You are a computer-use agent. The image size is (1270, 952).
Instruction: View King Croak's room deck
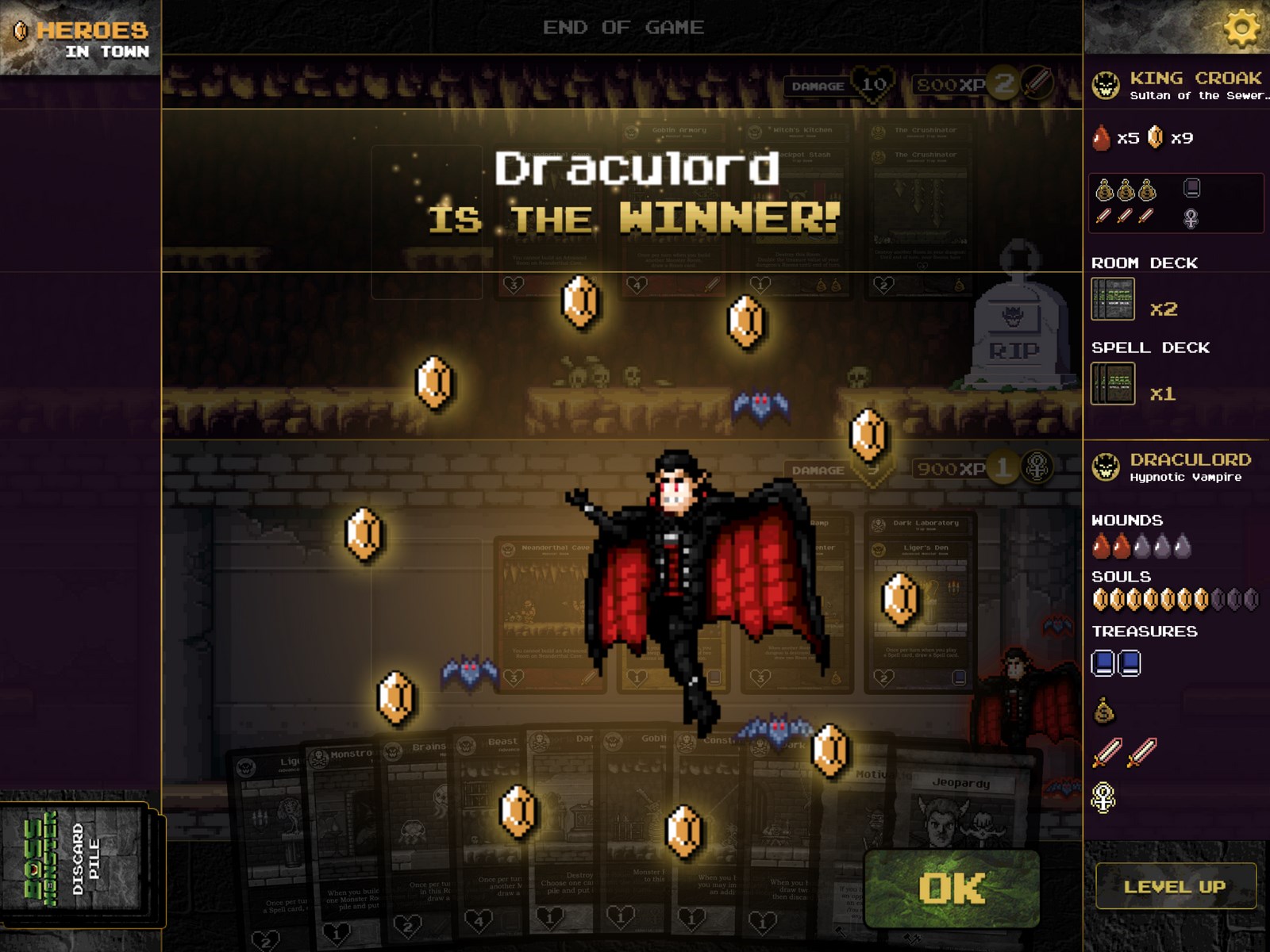point(1113,299)
